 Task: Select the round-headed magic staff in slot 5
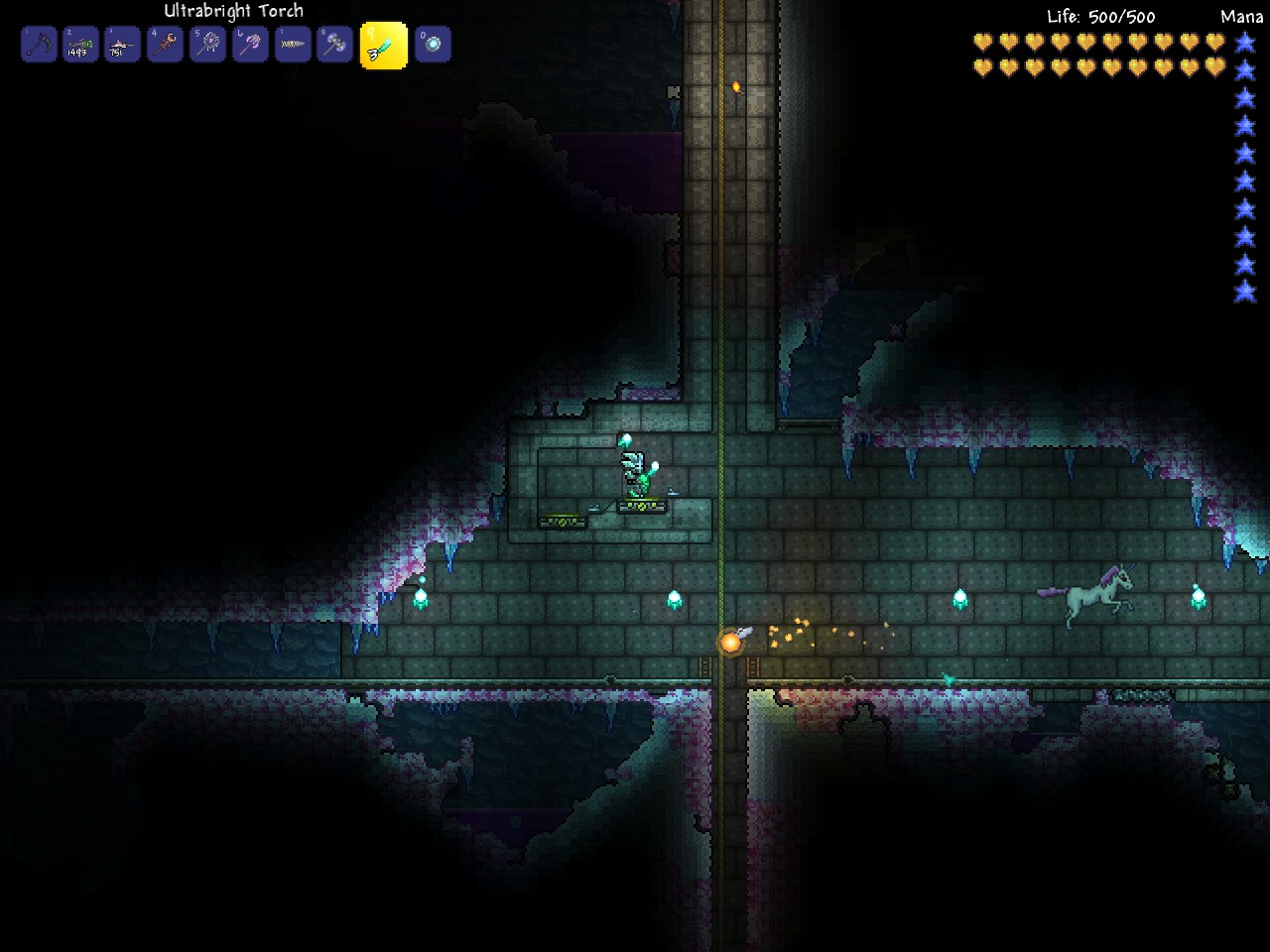(208, 45)
